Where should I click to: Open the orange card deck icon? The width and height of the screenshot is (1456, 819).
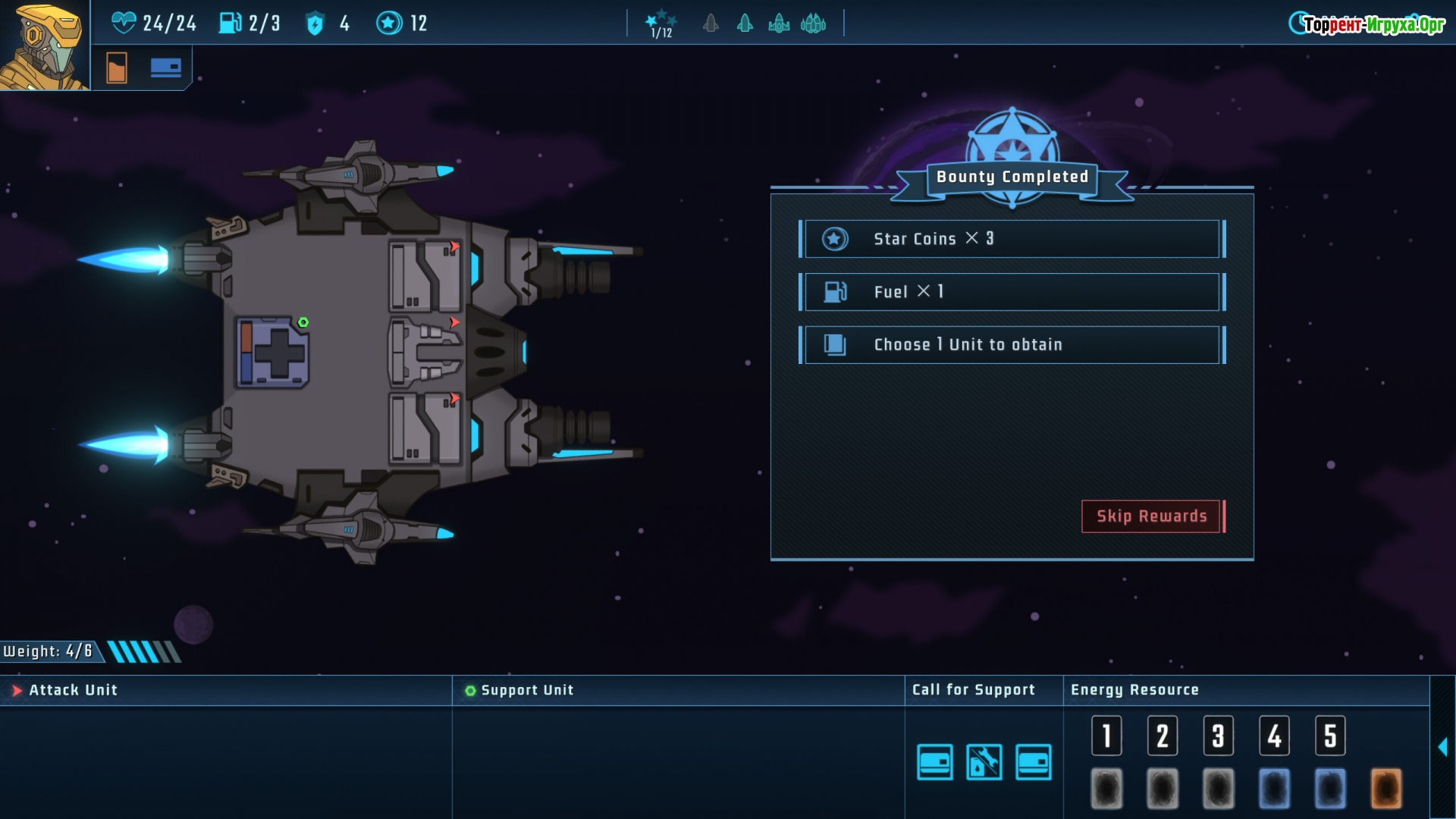117,68
